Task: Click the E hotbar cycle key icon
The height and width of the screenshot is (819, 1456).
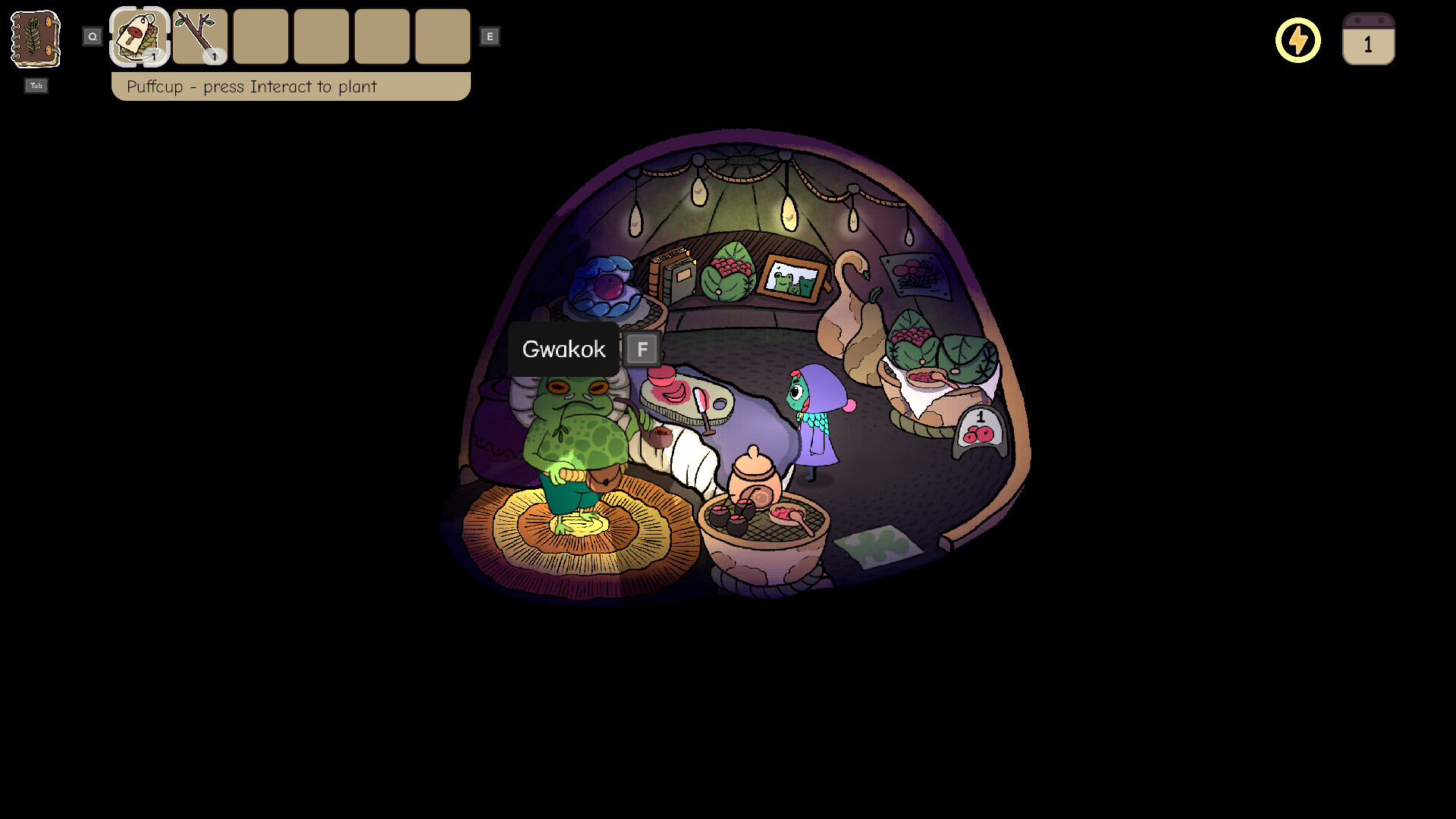Action: (491, 35)
